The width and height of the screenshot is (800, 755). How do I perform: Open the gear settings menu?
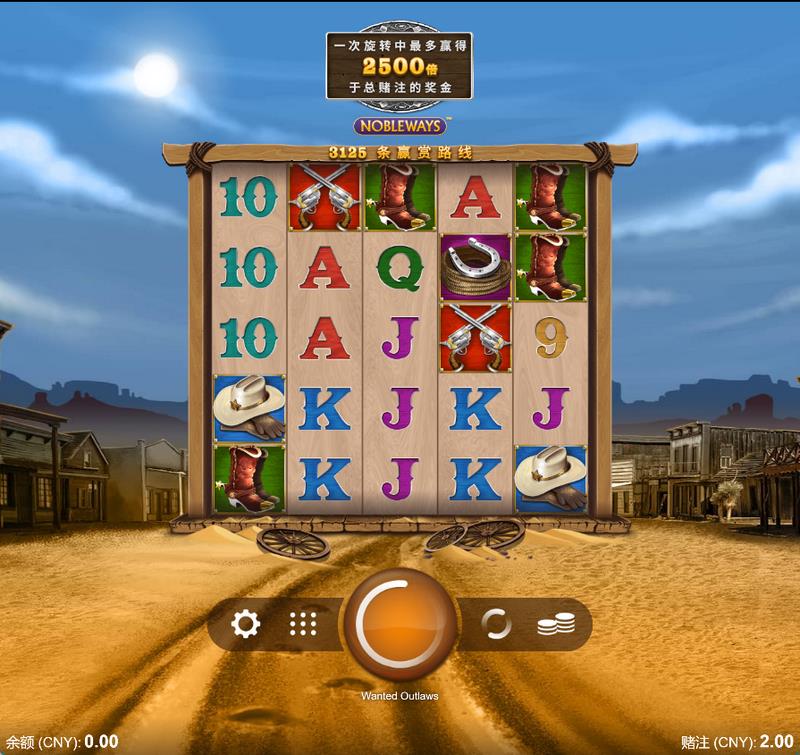coord(245,625)
